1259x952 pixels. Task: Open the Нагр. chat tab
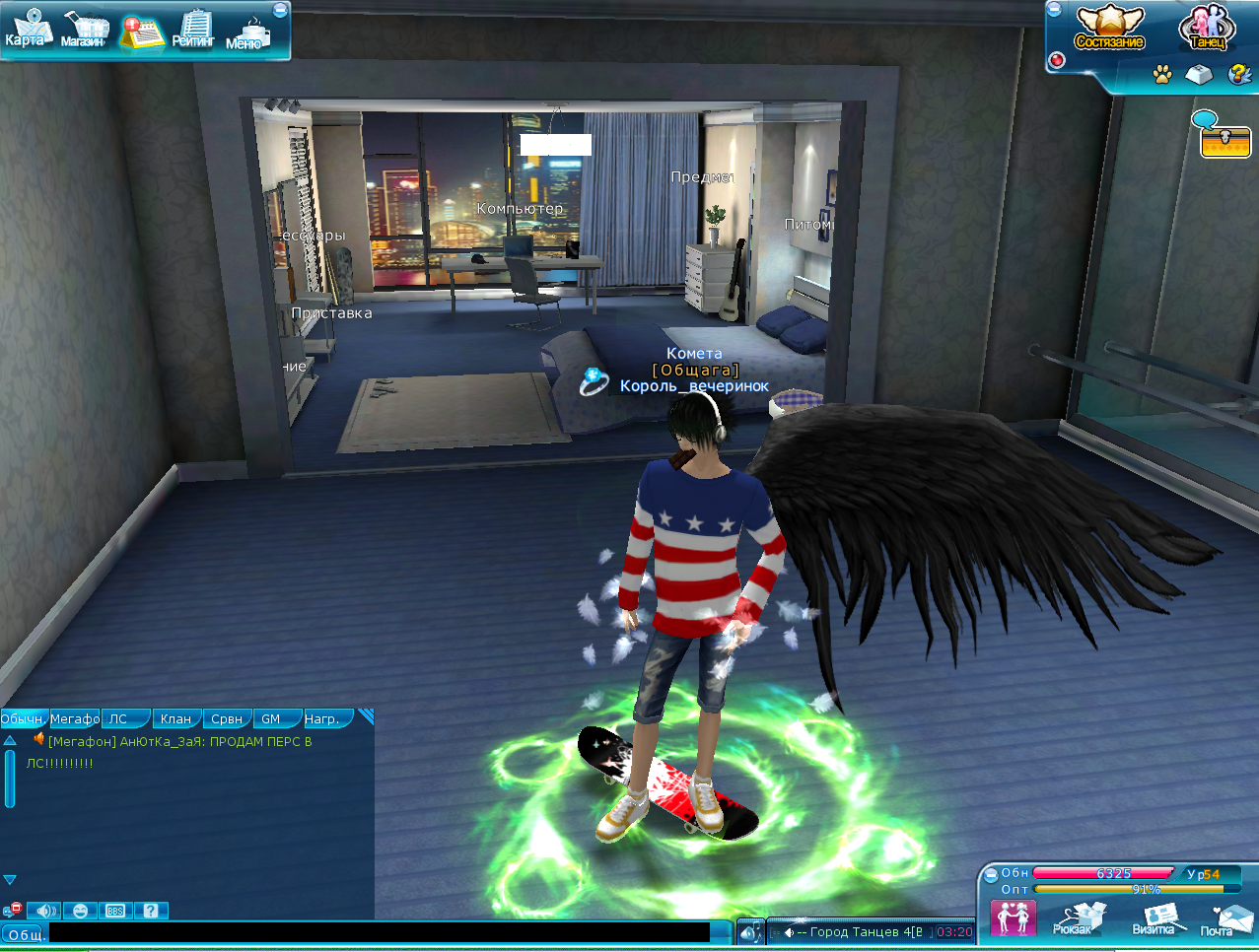coord(321,718)
